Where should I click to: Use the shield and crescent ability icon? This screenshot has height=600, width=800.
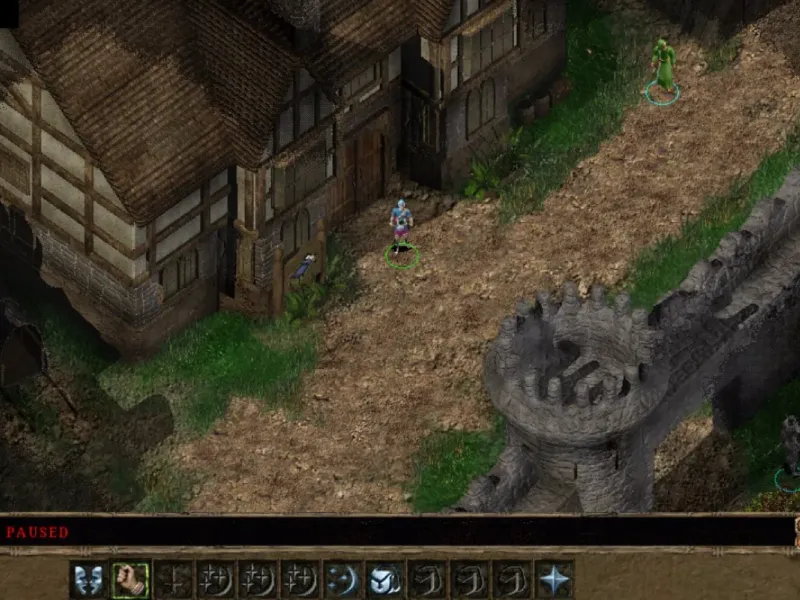pos(385,579)
